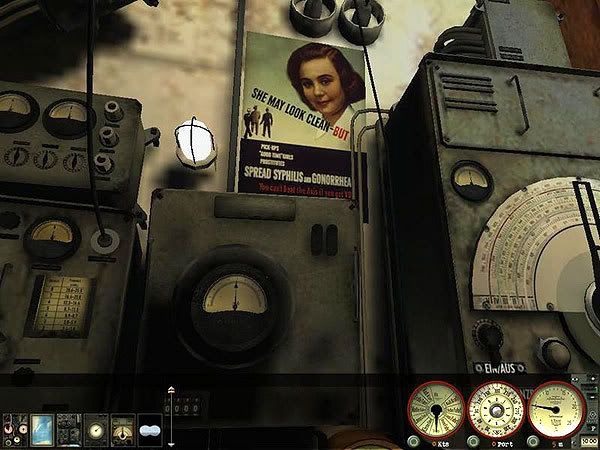Image resolution: width=600 pixels, height=450 pixels.
Task: Select the single-gauge station icon
Action: [x=96, y=428]
